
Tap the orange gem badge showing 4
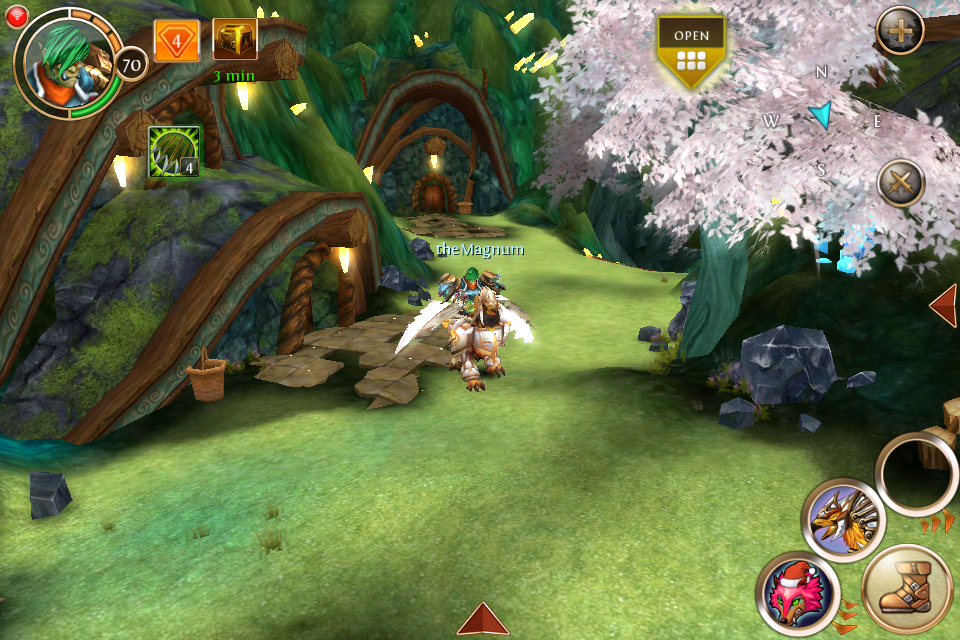tap(177, 42)
